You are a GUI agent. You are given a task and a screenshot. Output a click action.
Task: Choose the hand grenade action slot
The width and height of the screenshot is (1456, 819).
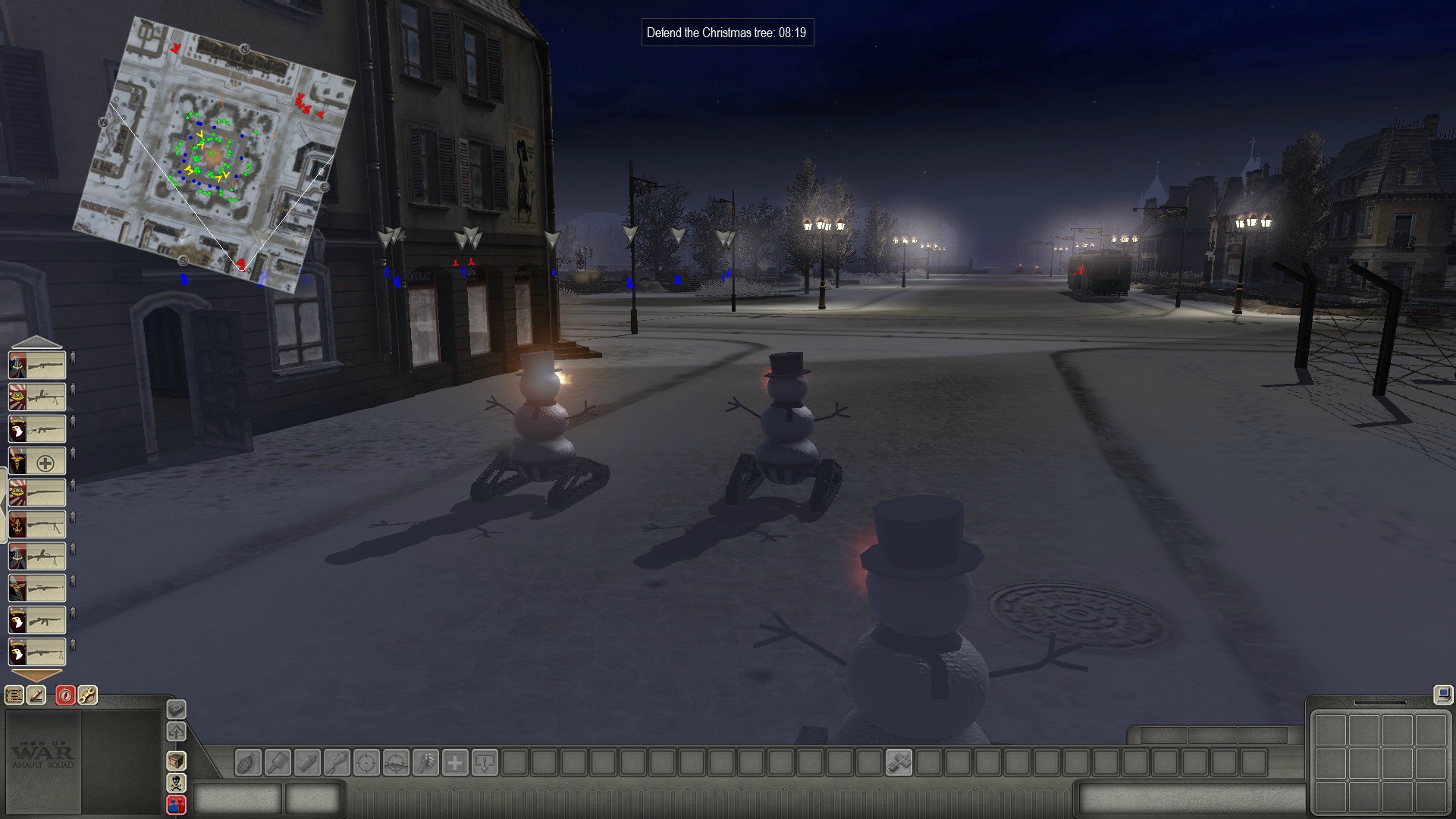pyautogui.click(x=249, y=762)
